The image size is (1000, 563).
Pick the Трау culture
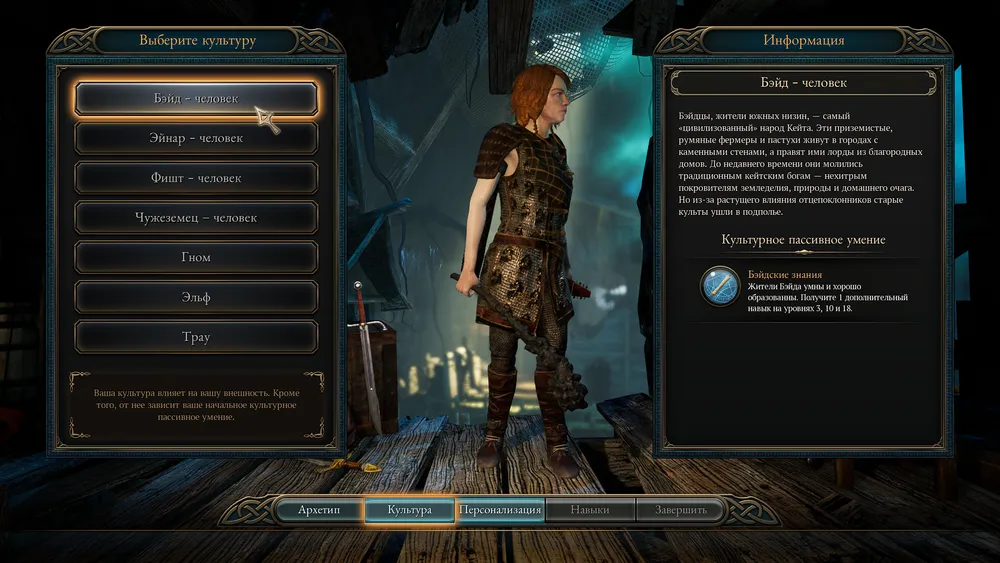pos(196,337)
